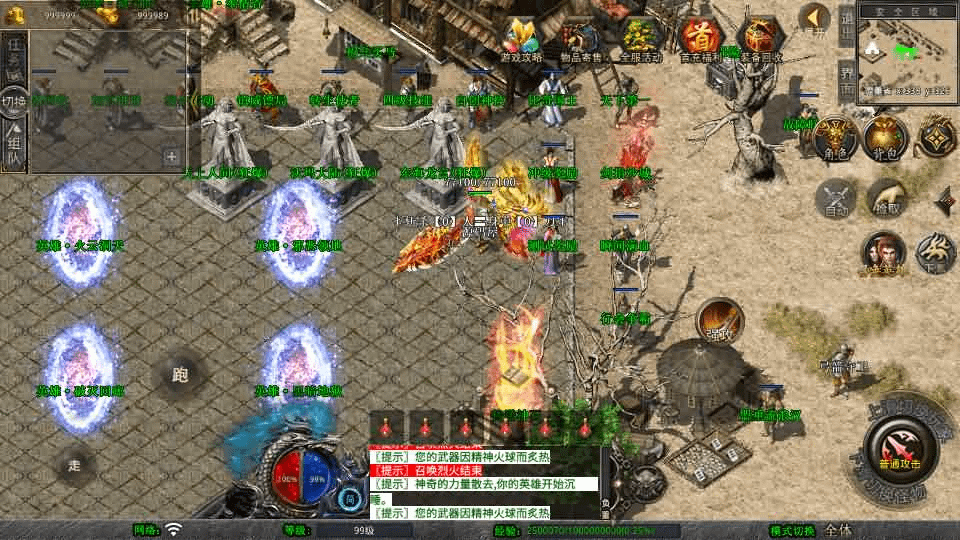This screenshot has width=960, height=540.
Task: Open the 角色 character sheet
Action: point(835,139)
